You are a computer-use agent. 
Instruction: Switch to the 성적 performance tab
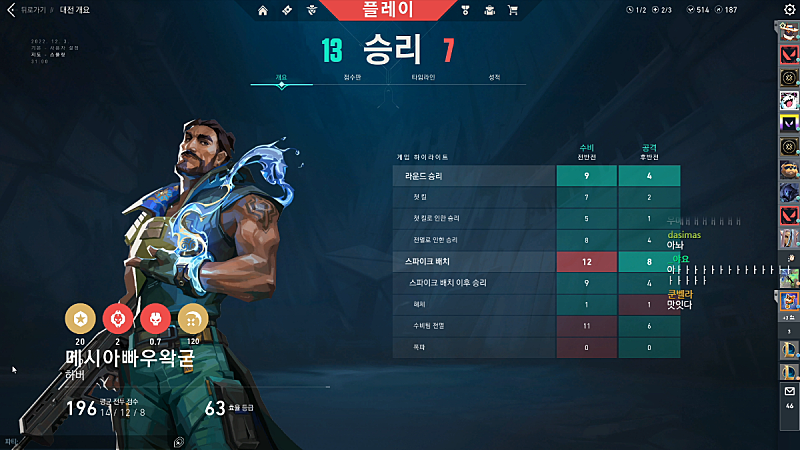tap(494, 77)
